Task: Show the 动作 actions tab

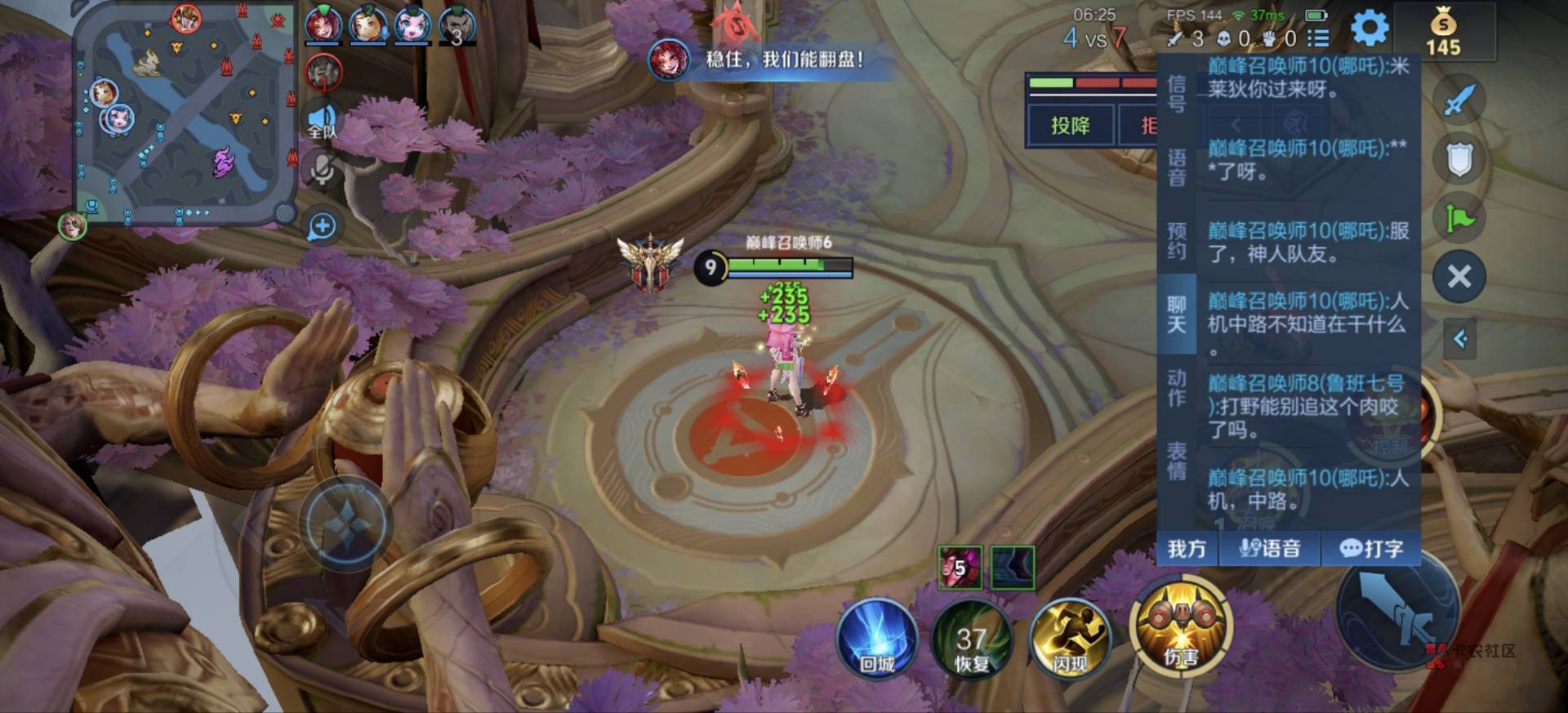Action: pos(1176,388)
